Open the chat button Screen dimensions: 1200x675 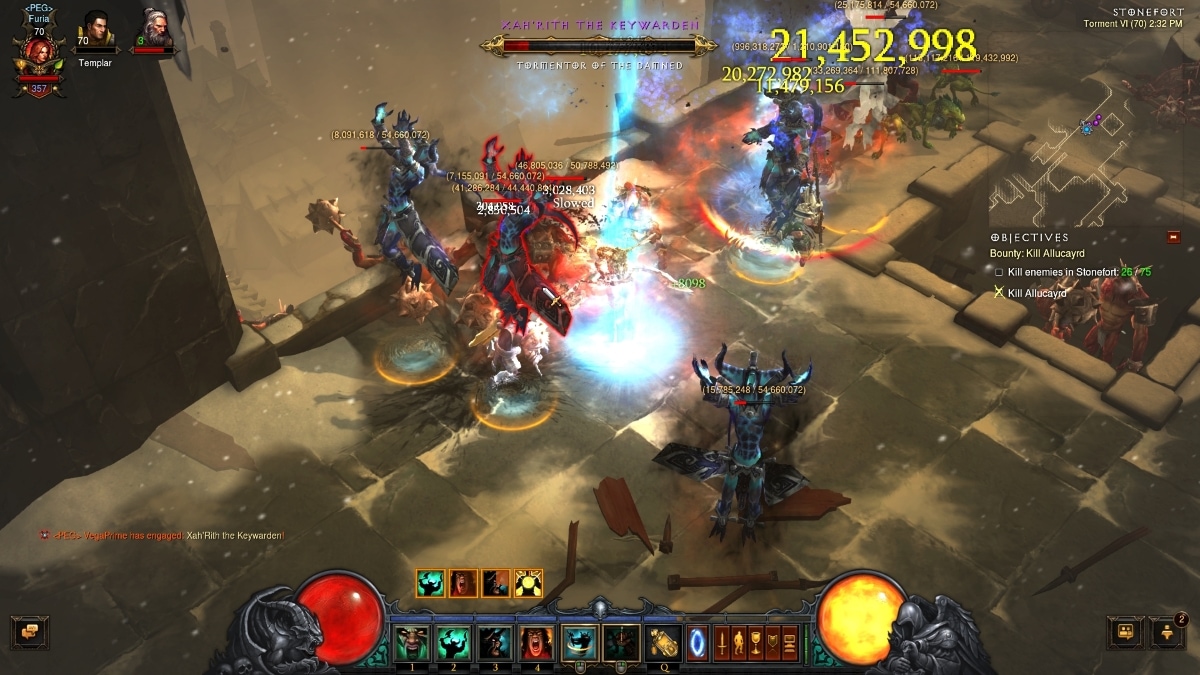(x=30, y=632)
